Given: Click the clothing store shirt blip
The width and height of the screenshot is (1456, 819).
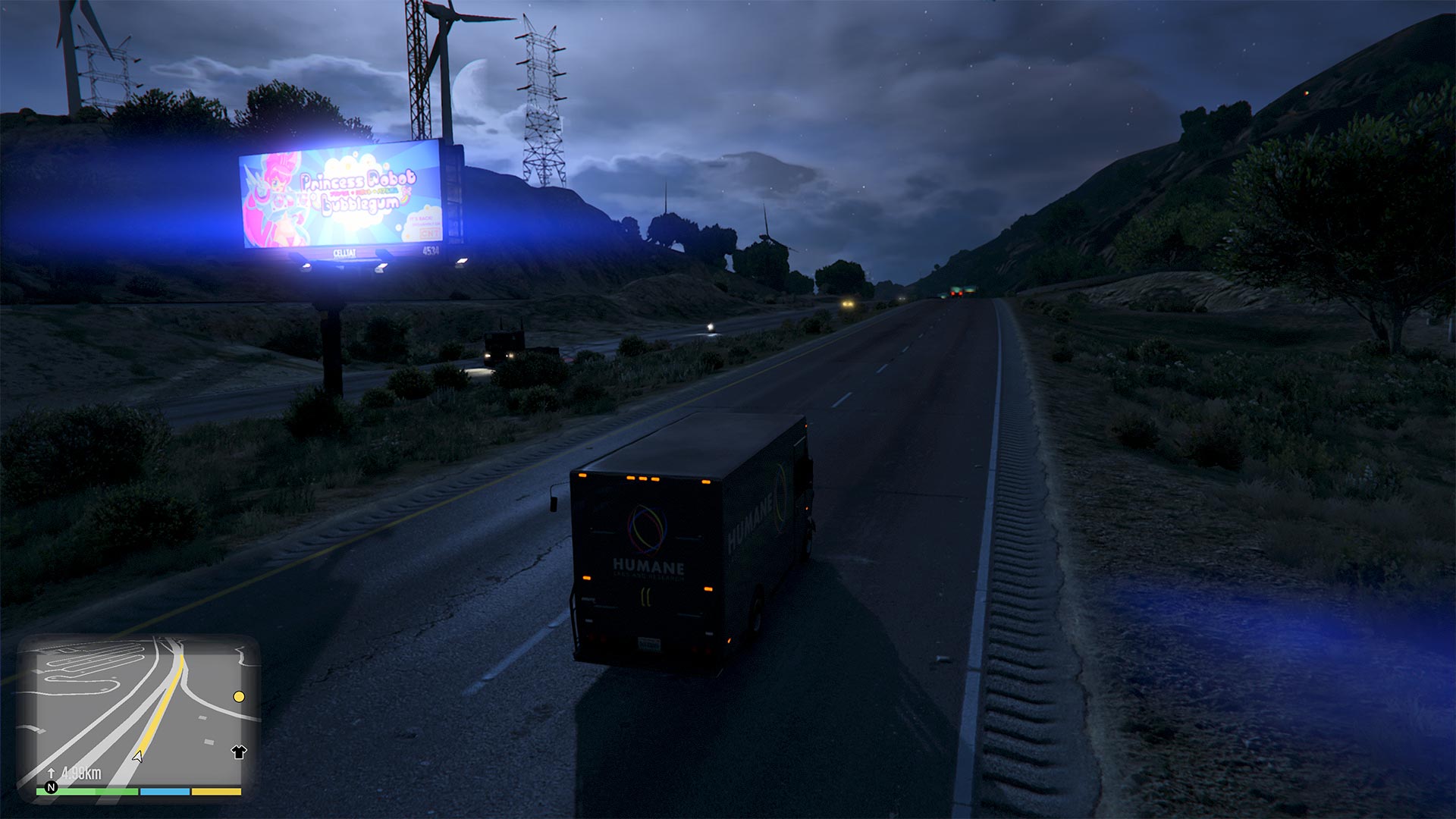Looking at the screenshot, I should (x=239, y=752).
